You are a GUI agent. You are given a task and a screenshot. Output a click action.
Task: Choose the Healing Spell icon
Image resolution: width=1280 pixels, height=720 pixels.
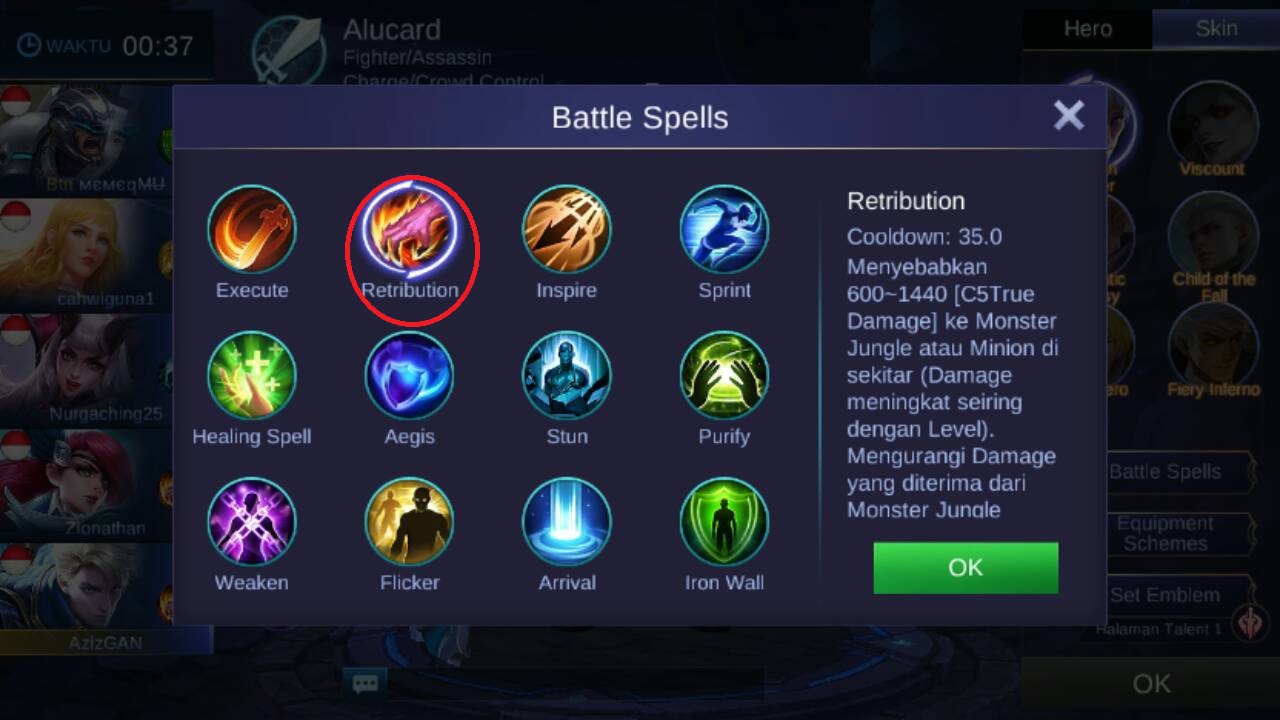click(x=252, y=376)
